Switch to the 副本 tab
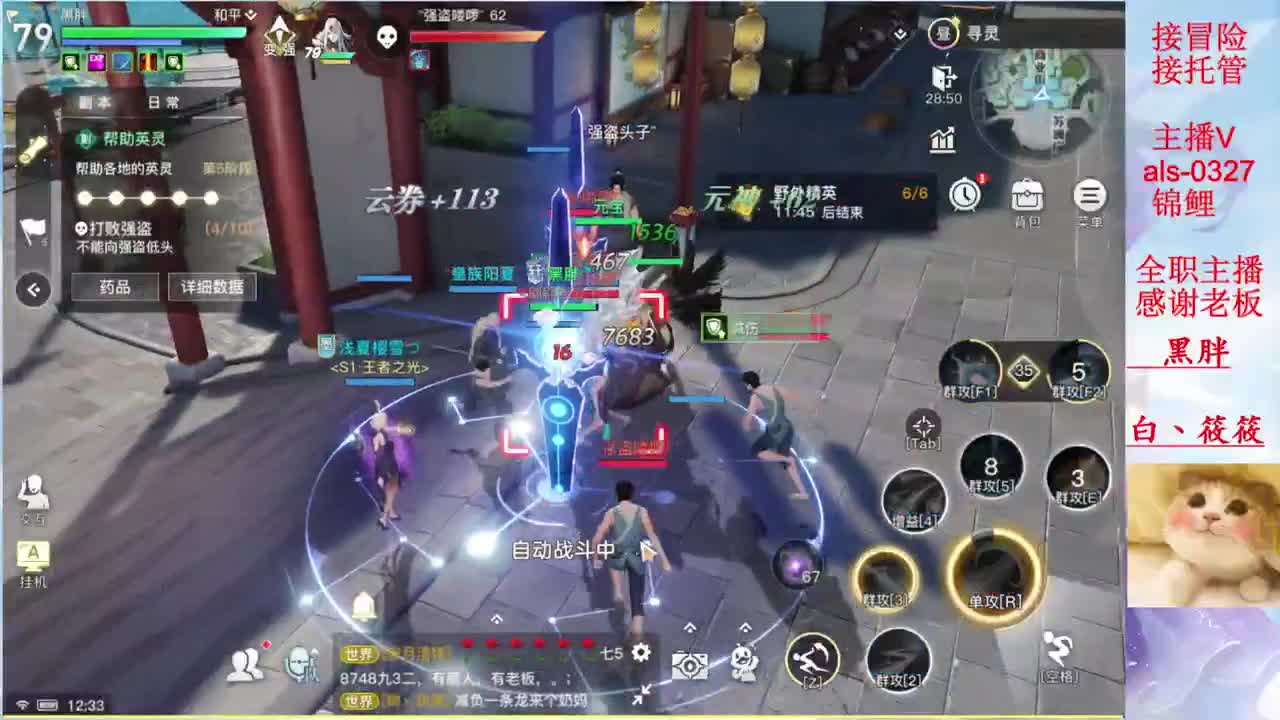 tap(93, 102)
